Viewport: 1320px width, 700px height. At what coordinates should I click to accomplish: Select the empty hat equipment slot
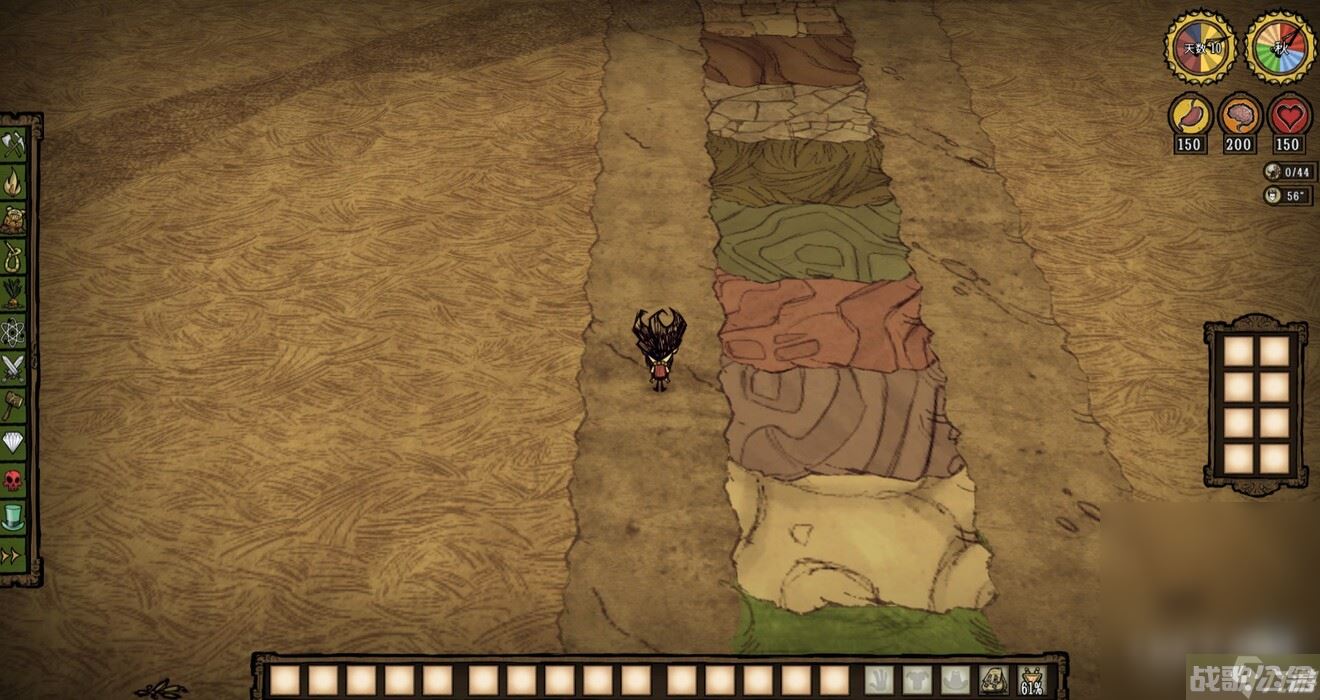[x=955, y=680]
